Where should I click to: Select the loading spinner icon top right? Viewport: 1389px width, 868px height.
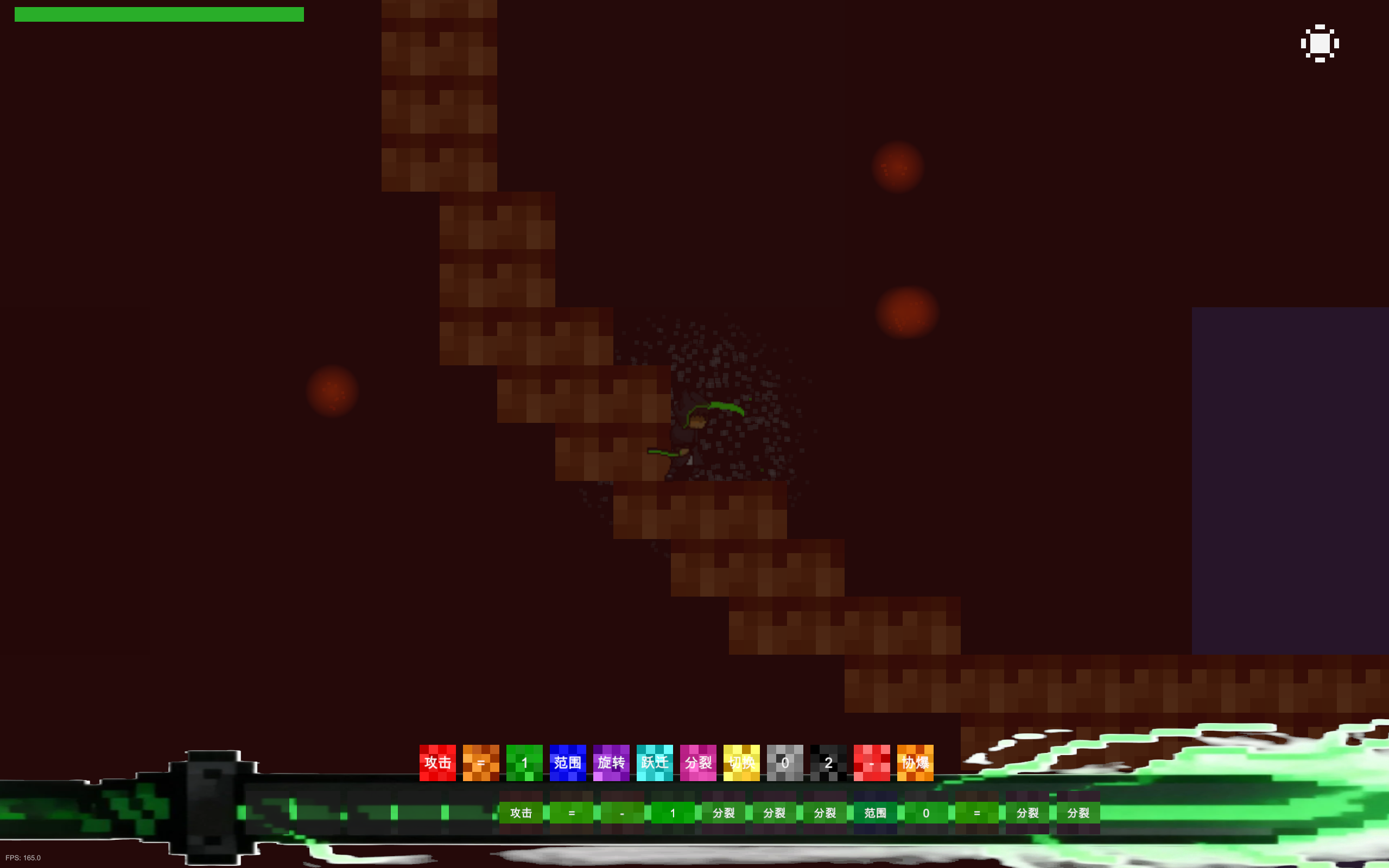click(1320, 43)
